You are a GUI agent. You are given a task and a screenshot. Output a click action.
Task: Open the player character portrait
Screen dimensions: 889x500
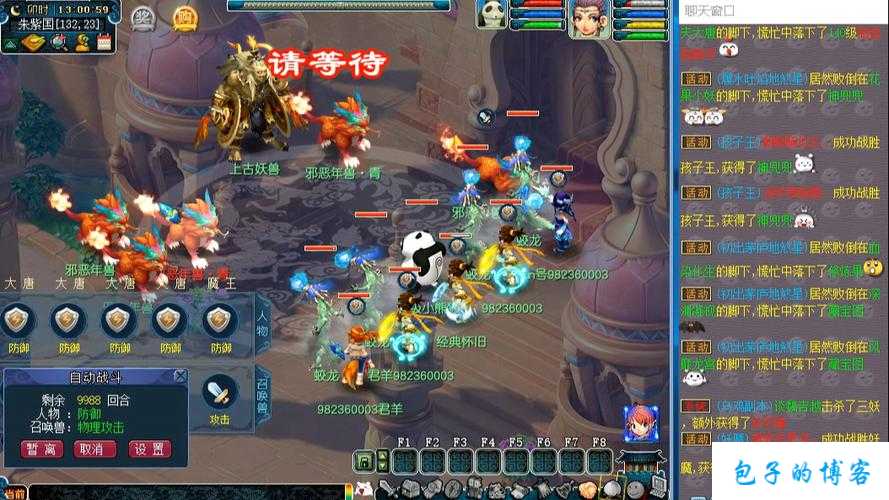(589, 17)
